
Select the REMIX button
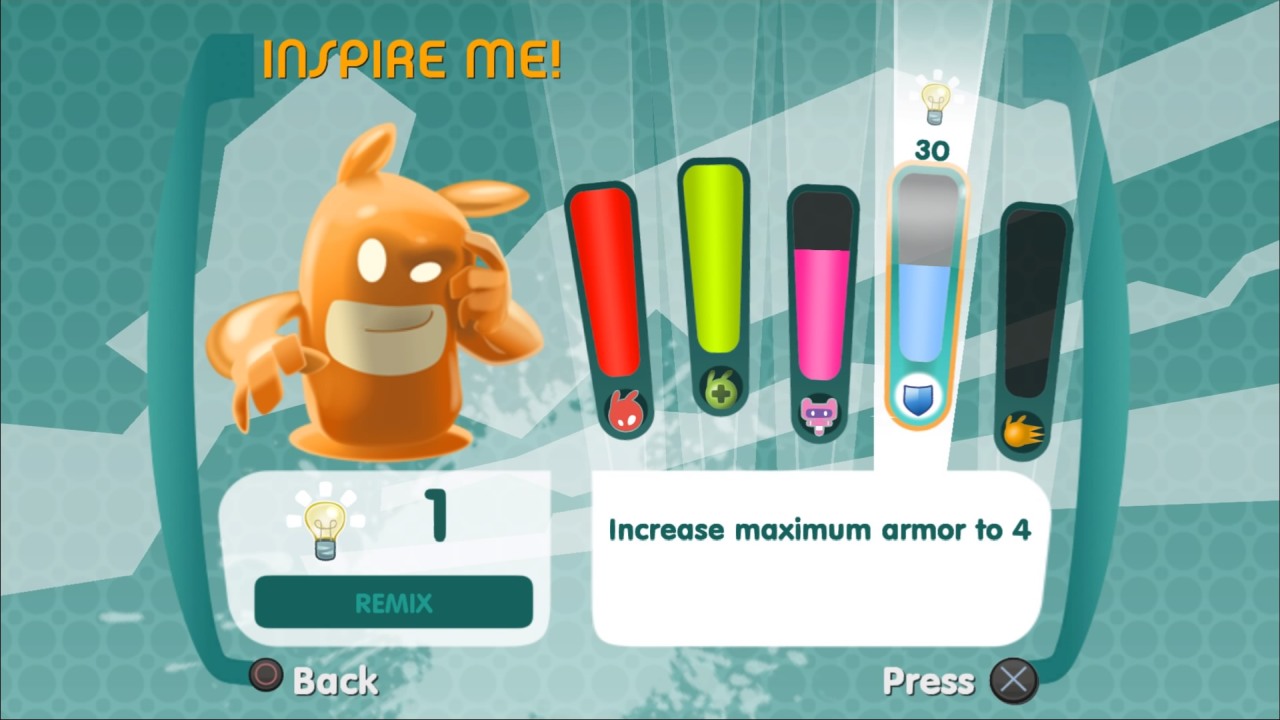(393, 602)
